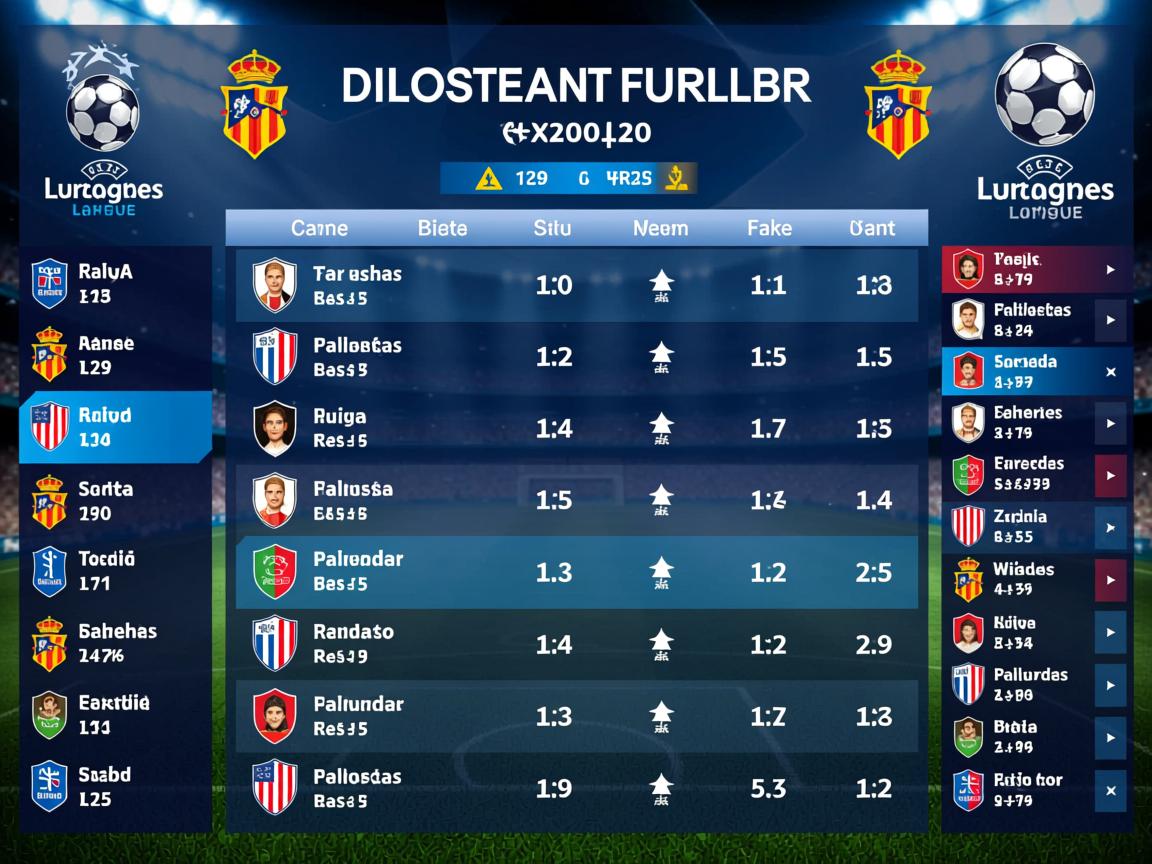
Task: Click the Sahehas team entry
Action: point(115,643)
